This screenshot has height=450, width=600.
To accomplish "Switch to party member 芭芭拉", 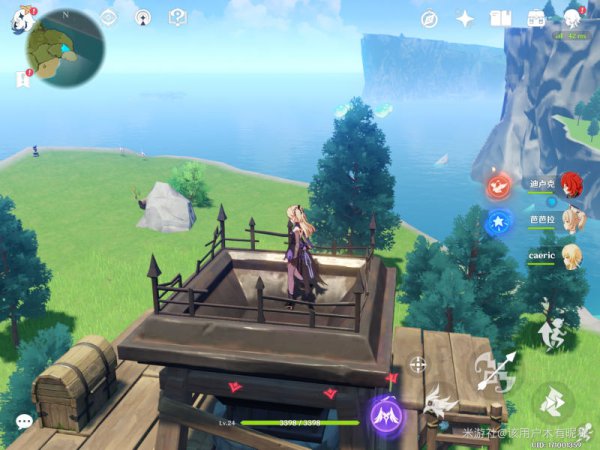I will pyautogui.click(x=571, y=219).
